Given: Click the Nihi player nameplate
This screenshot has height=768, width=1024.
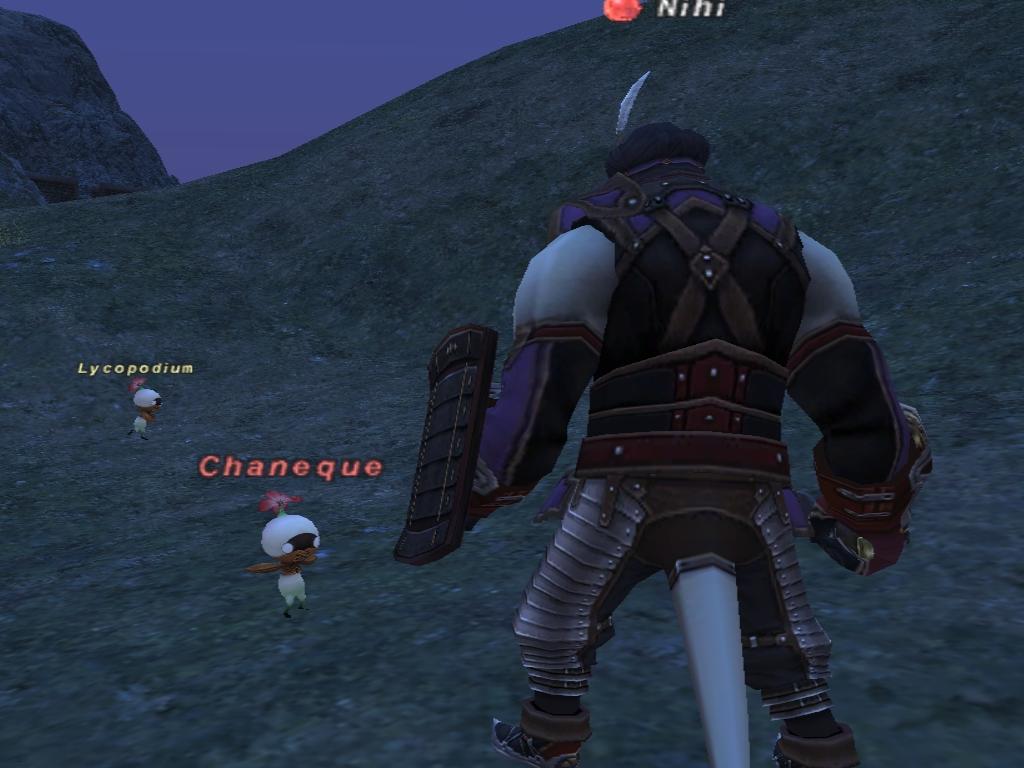Looking at the screenshot, I should pyautogui.click(x=689, y=9).
